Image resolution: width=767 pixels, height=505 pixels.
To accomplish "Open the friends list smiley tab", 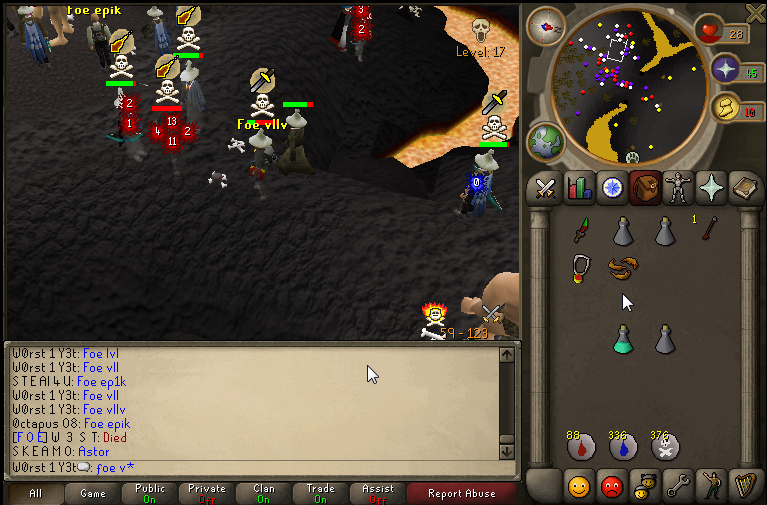I will [579, 486].
